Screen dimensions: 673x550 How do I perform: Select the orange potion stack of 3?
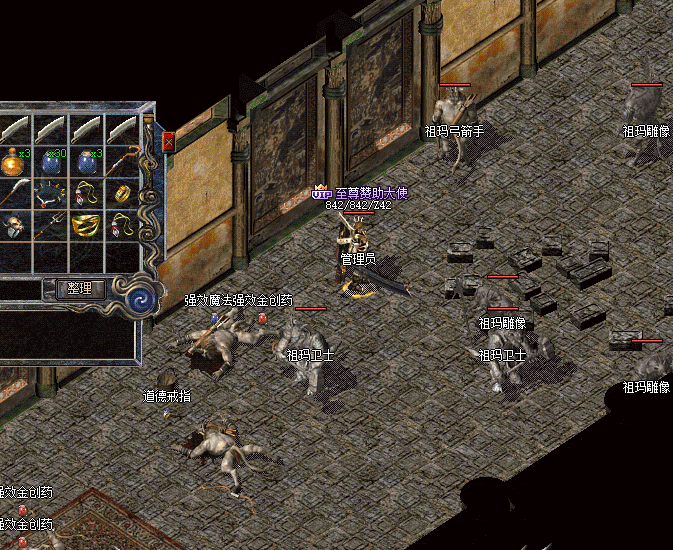(x=13, y=162)
